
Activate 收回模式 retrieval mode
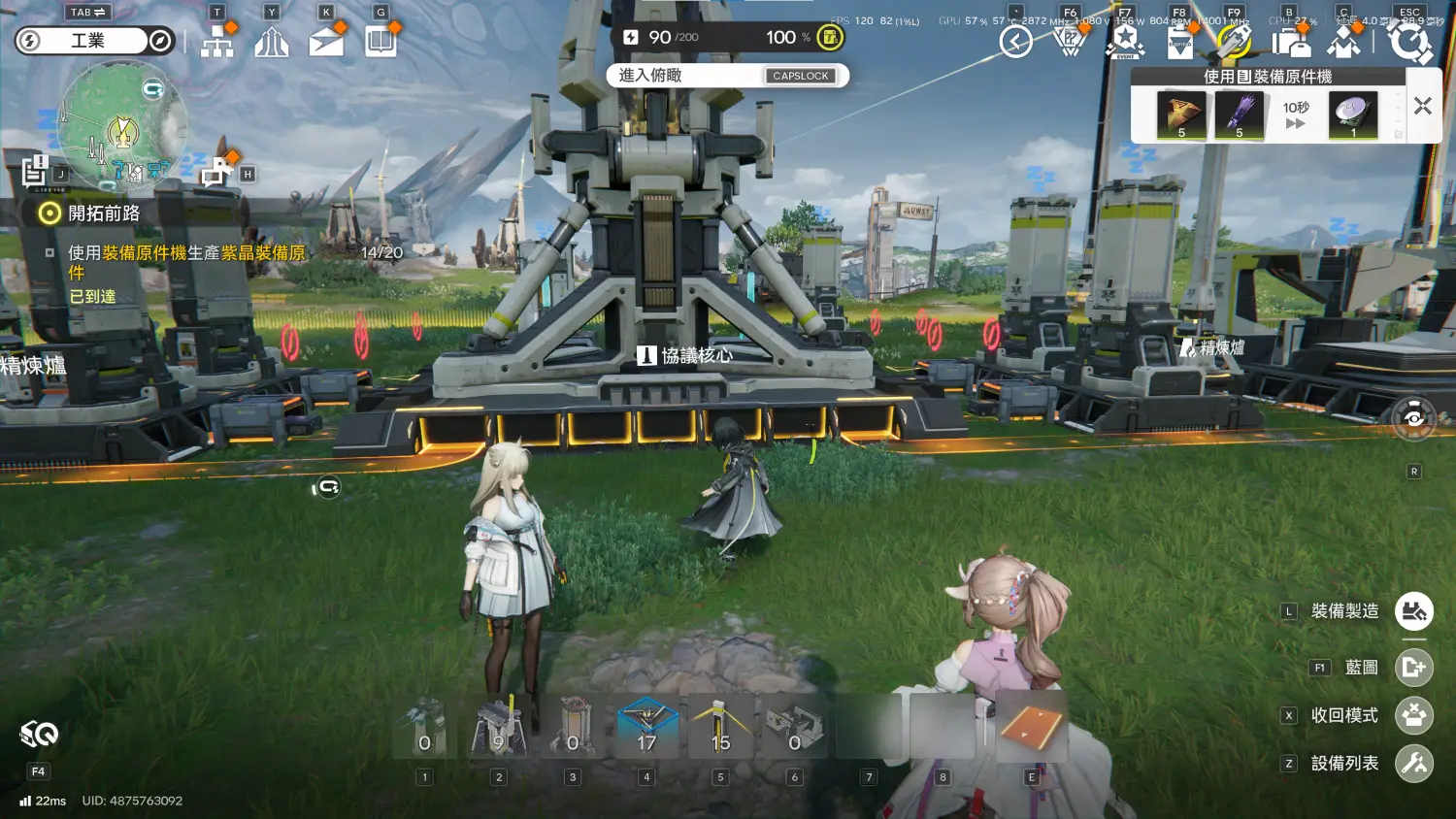click(1413, 715)
